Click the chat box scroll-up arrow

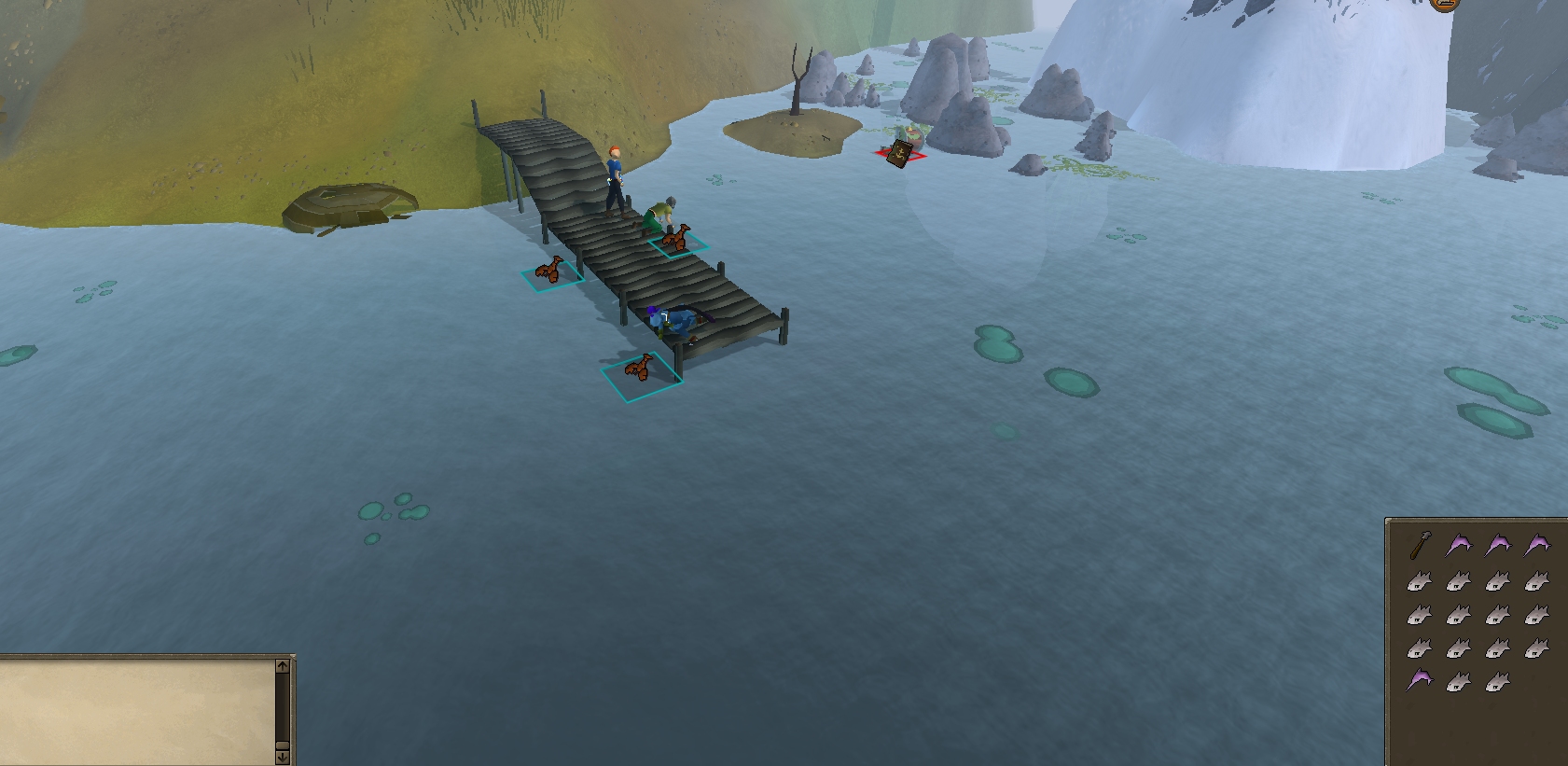click(283, 666)
